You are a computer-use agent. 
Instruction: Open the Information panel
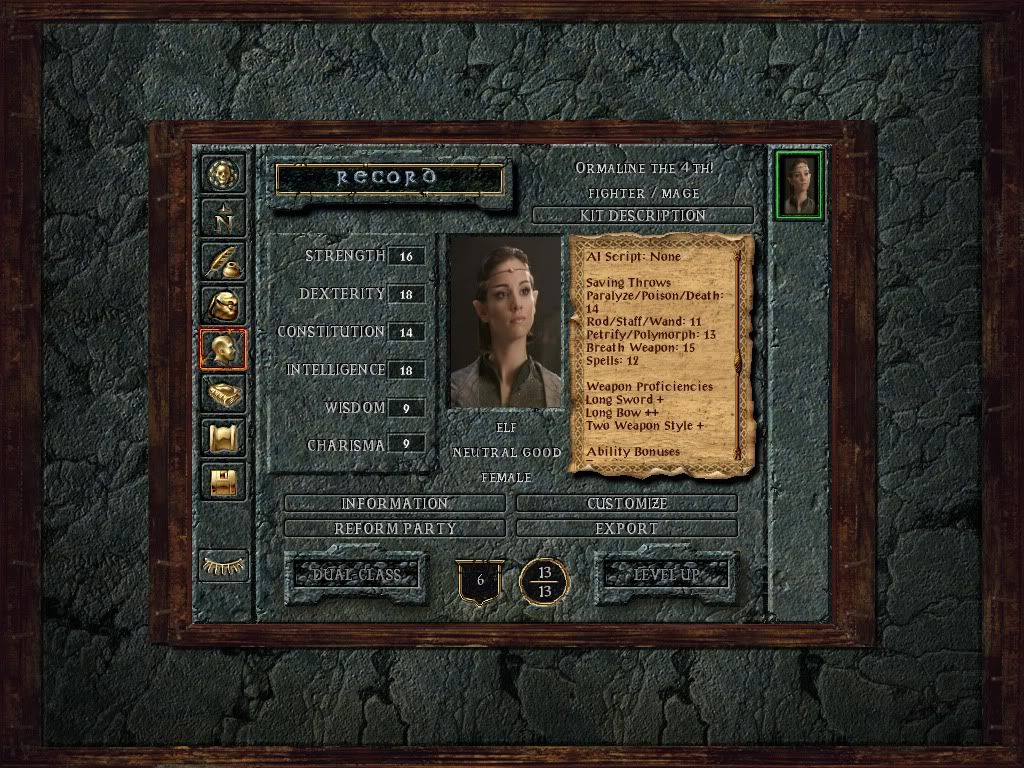pyautogui.click(x=394, y=503)
